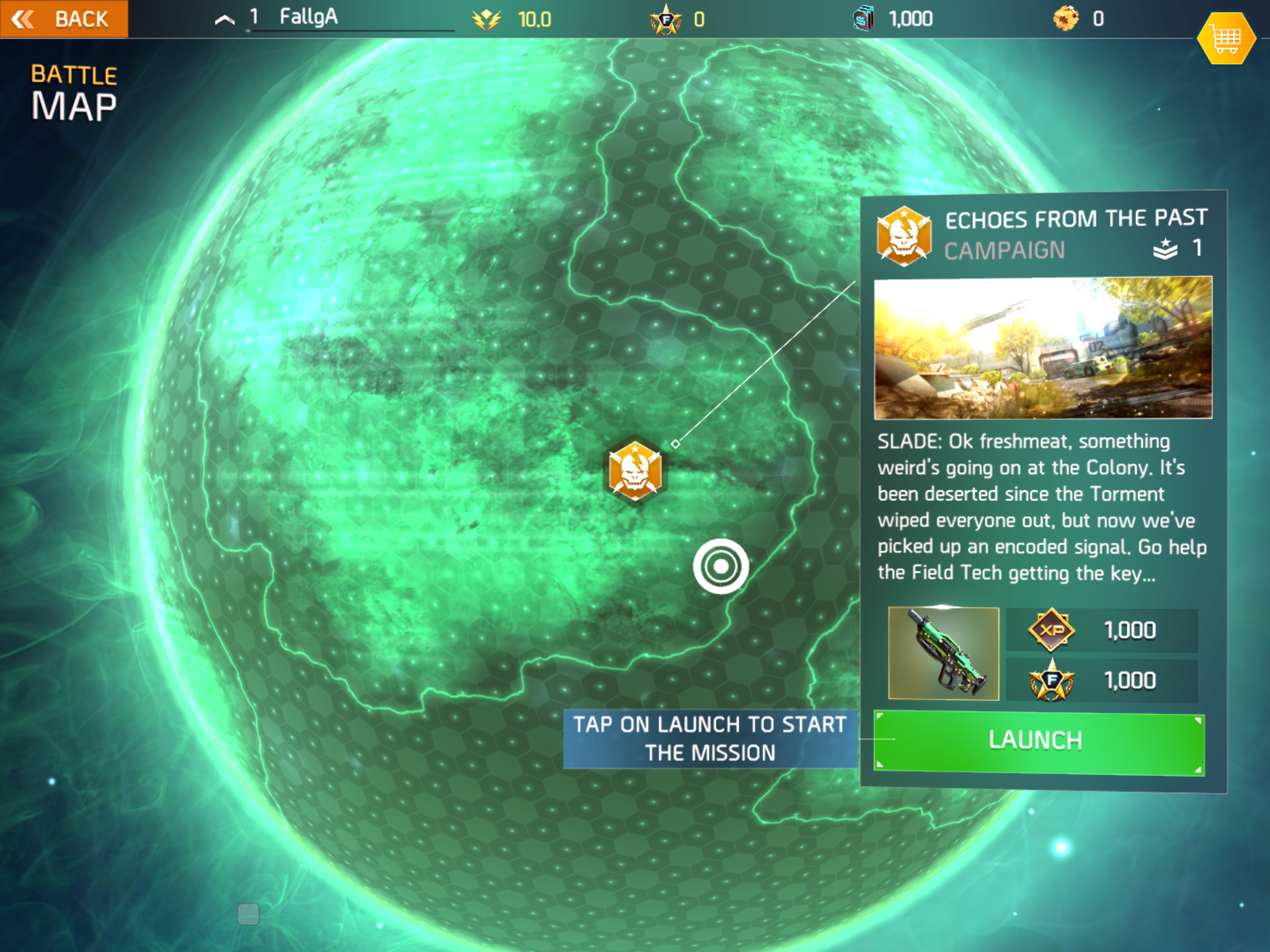Open the store via the cart icon

click(1226, 37)
